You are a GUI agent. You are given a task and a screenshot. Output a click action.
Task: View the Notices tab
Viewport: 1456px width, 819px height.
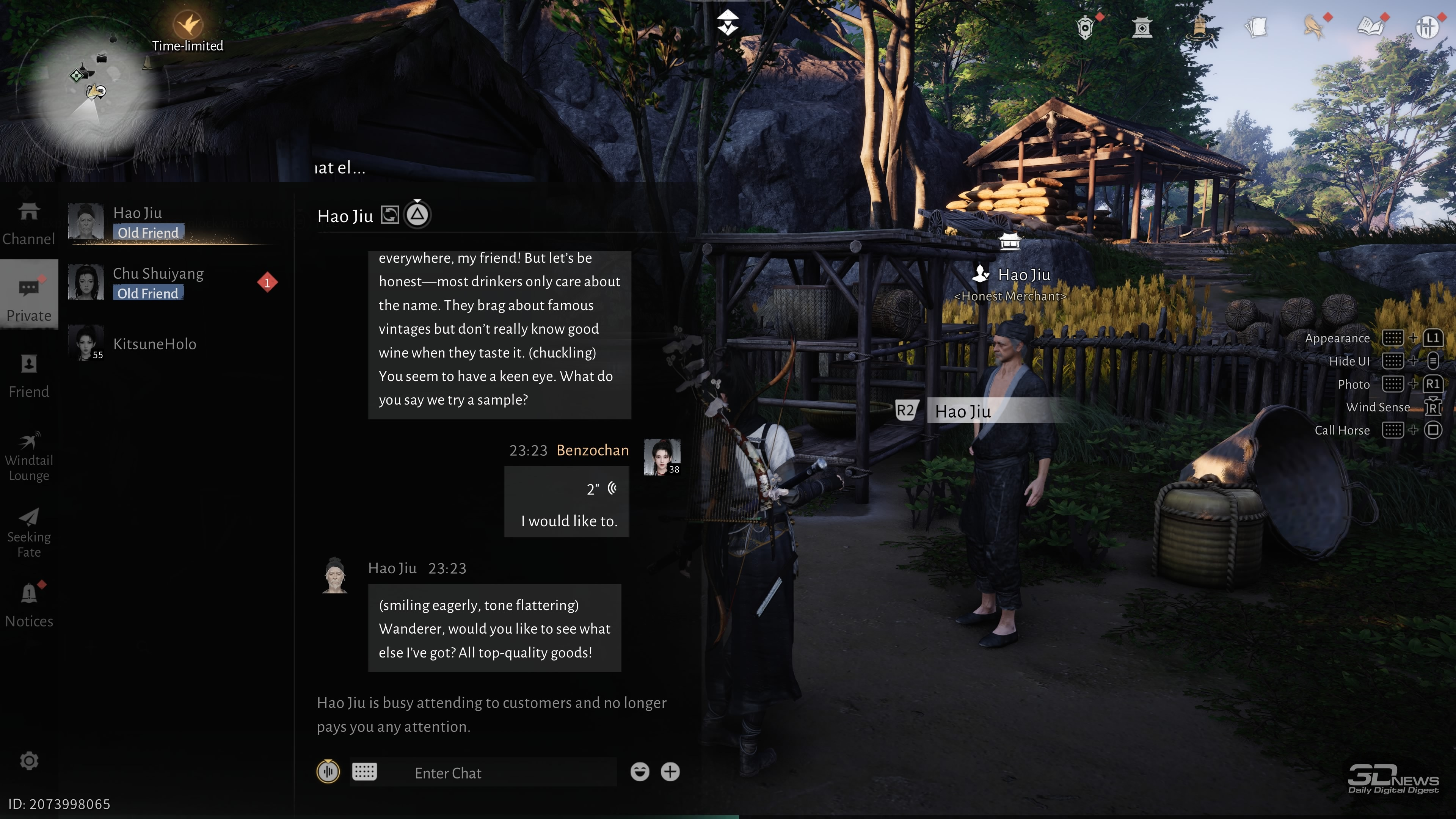[29, 605]
